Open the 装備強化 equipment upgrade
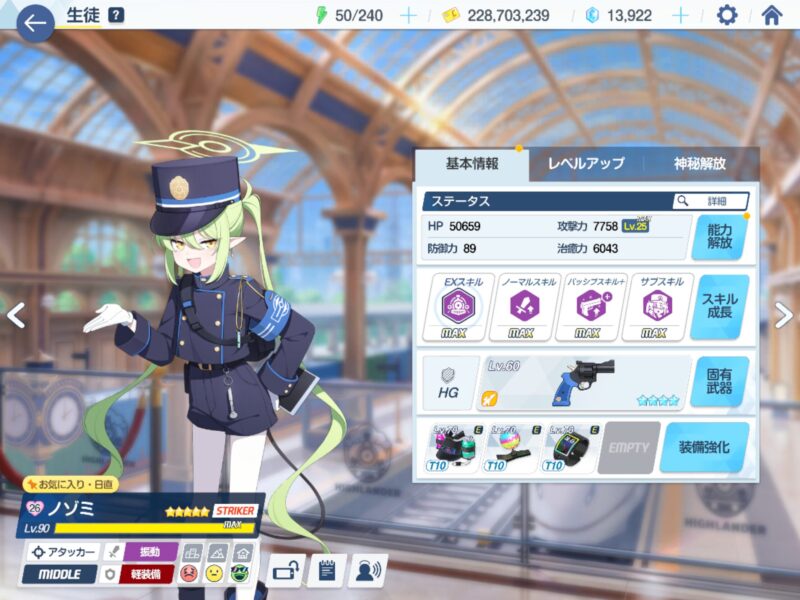800x600 pixels. pyautogui.click(x=704, y=447)
